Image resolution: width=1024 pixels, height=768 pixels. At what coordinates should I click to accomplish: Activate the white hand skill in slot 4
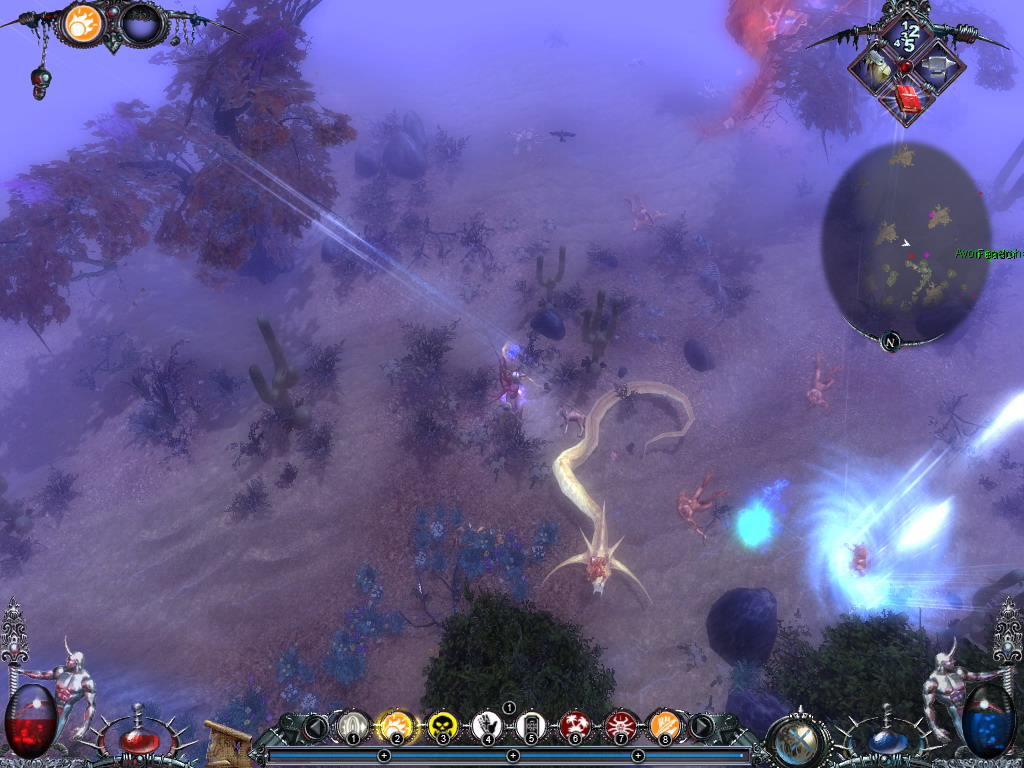[487, 725]
